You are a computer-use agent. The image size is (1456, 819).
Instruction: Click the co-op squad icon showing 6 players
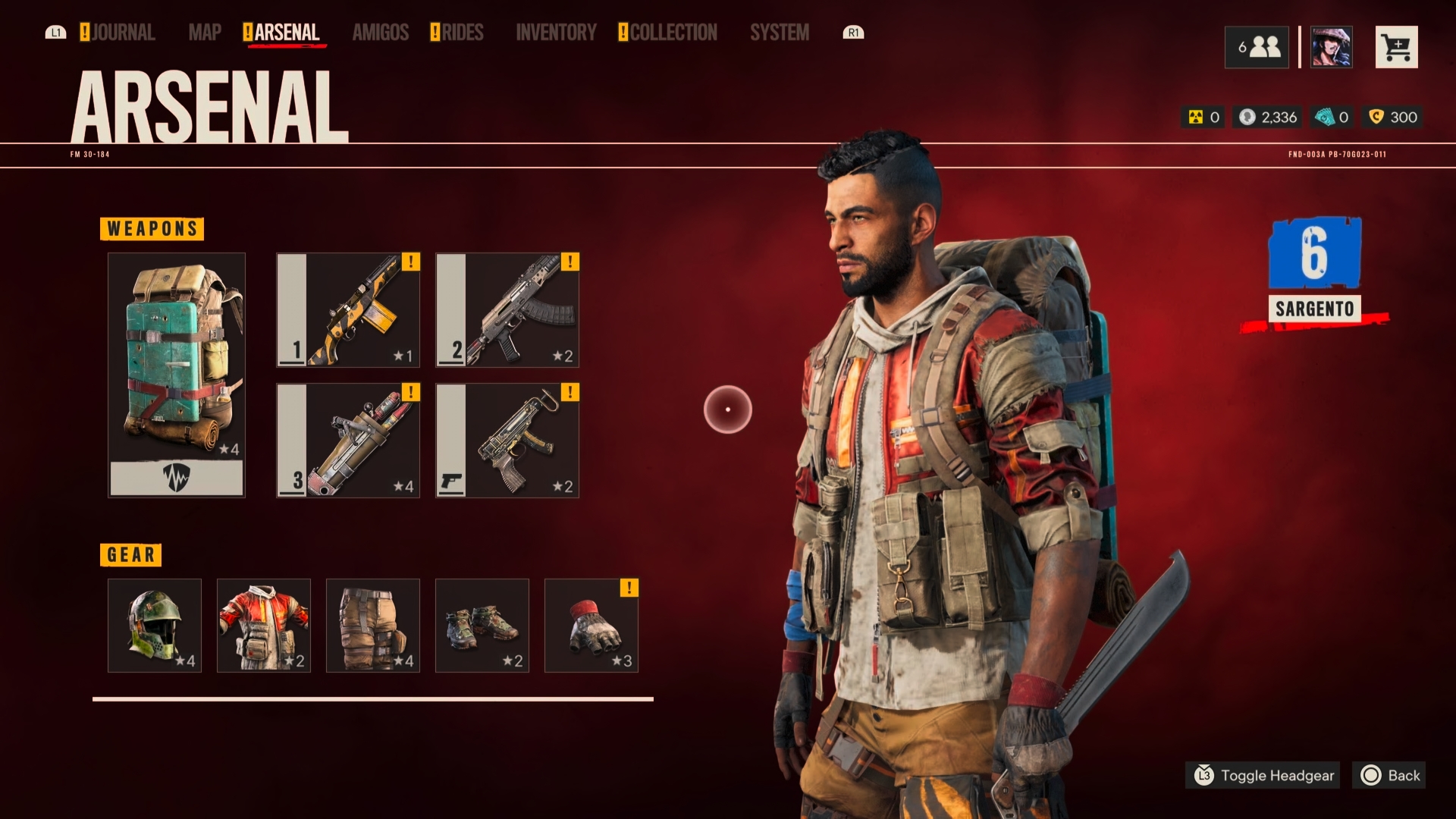click(1257, 47)
